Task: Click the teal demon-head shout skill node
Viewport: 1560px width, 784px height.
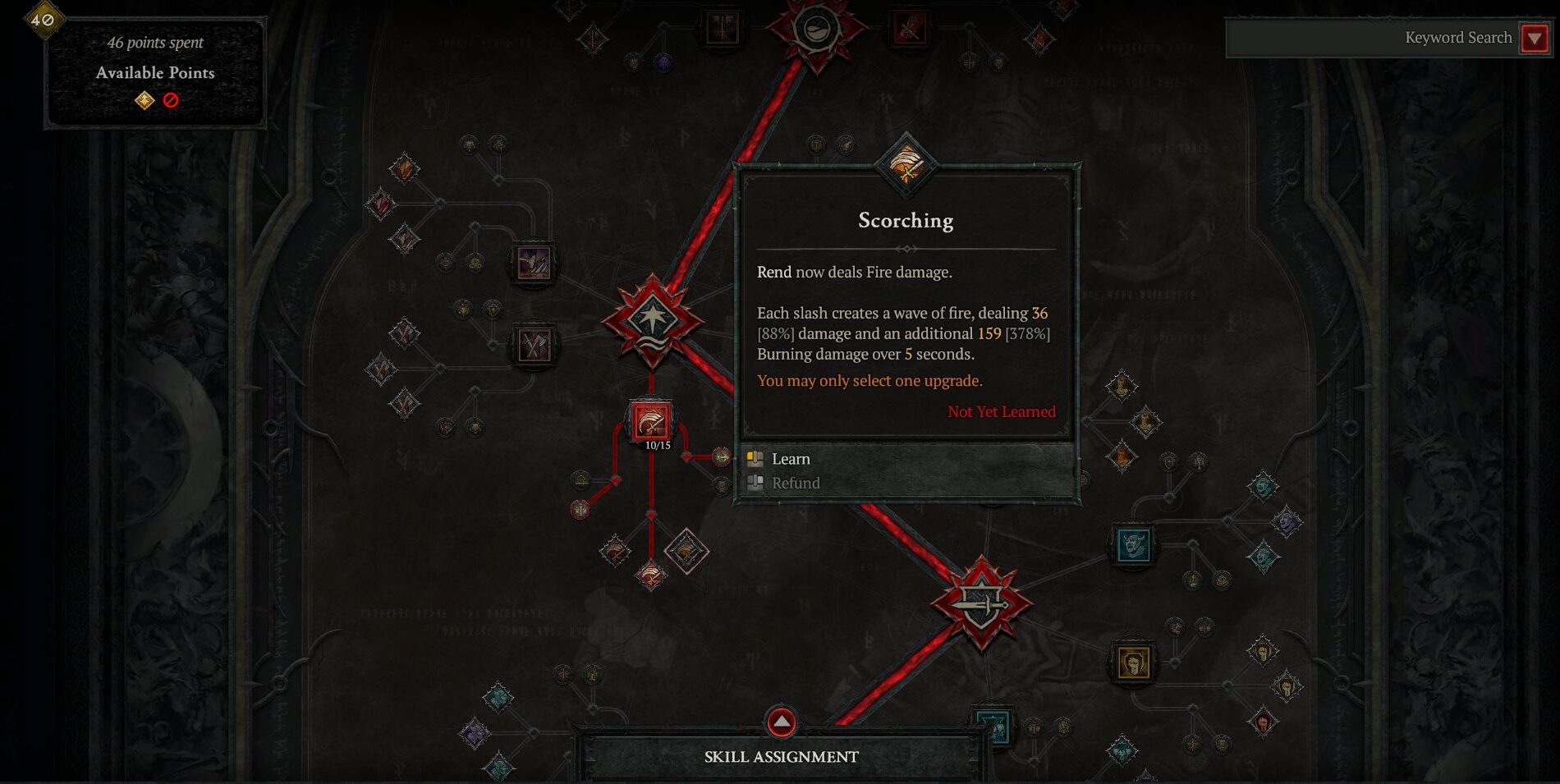Action: [1134, 543]
